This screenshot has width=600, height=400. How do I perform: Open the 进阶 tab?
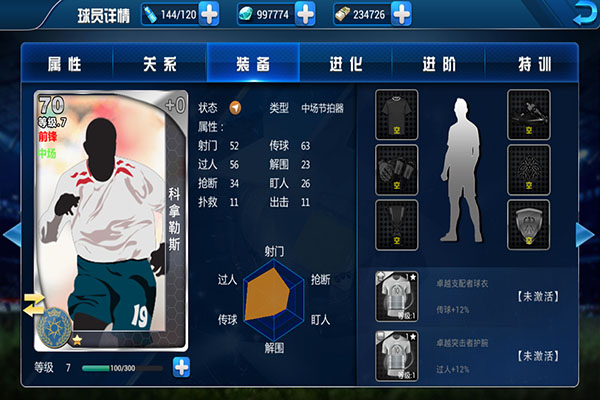tap(439, 64)
